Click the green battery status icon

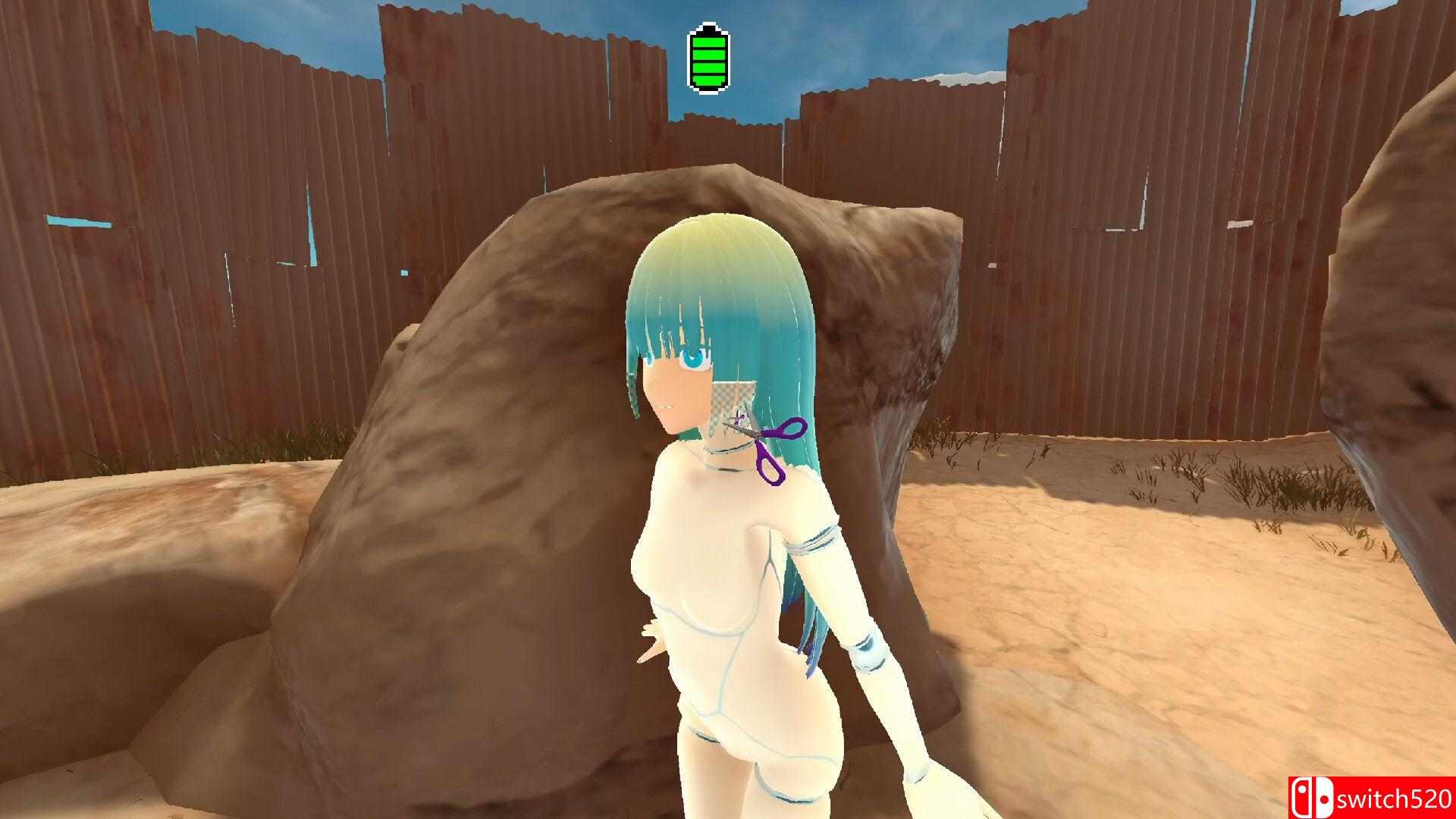point(708,58)
